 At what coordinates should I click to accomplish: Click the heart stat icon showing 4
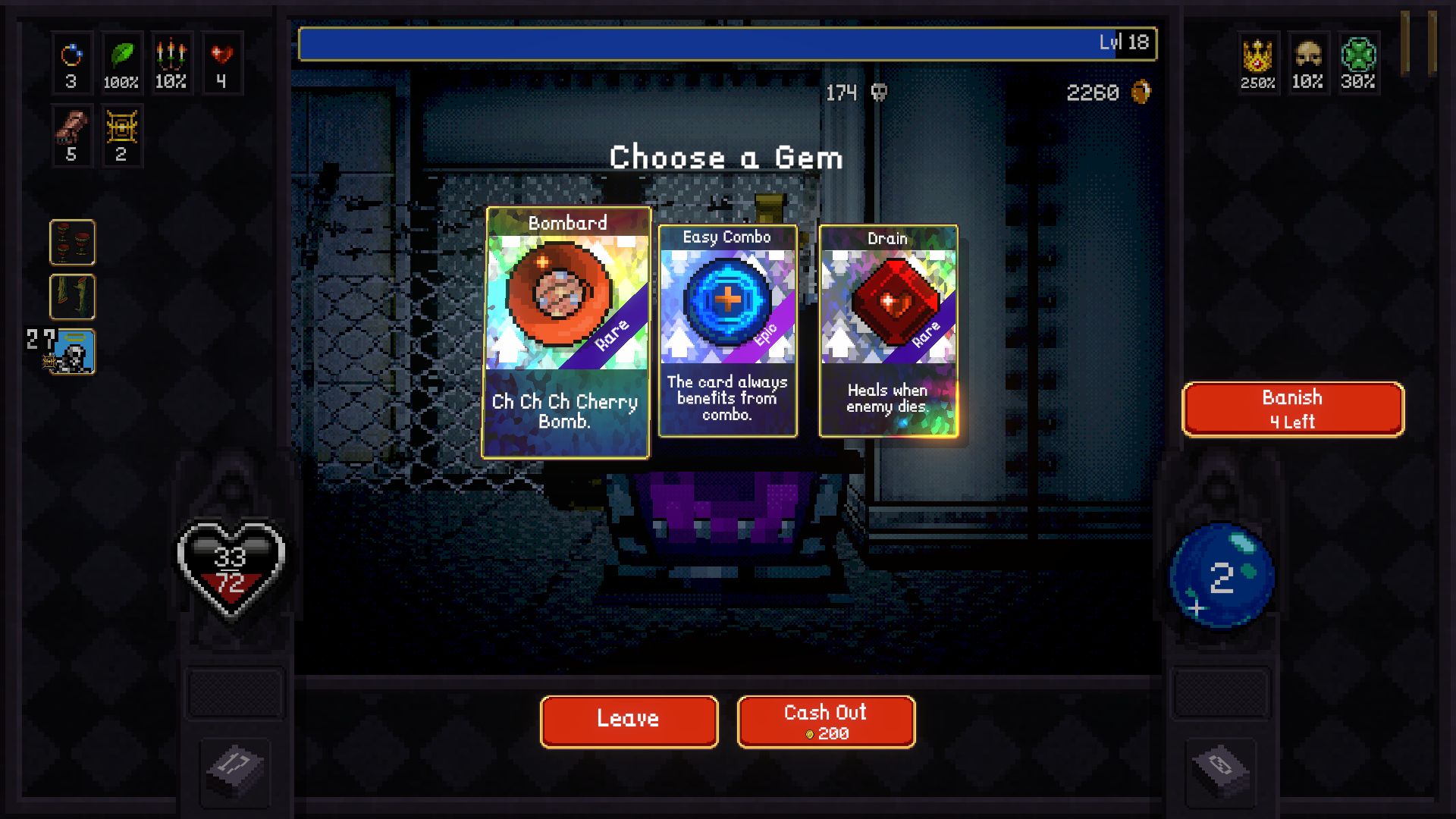coord(221,63)
